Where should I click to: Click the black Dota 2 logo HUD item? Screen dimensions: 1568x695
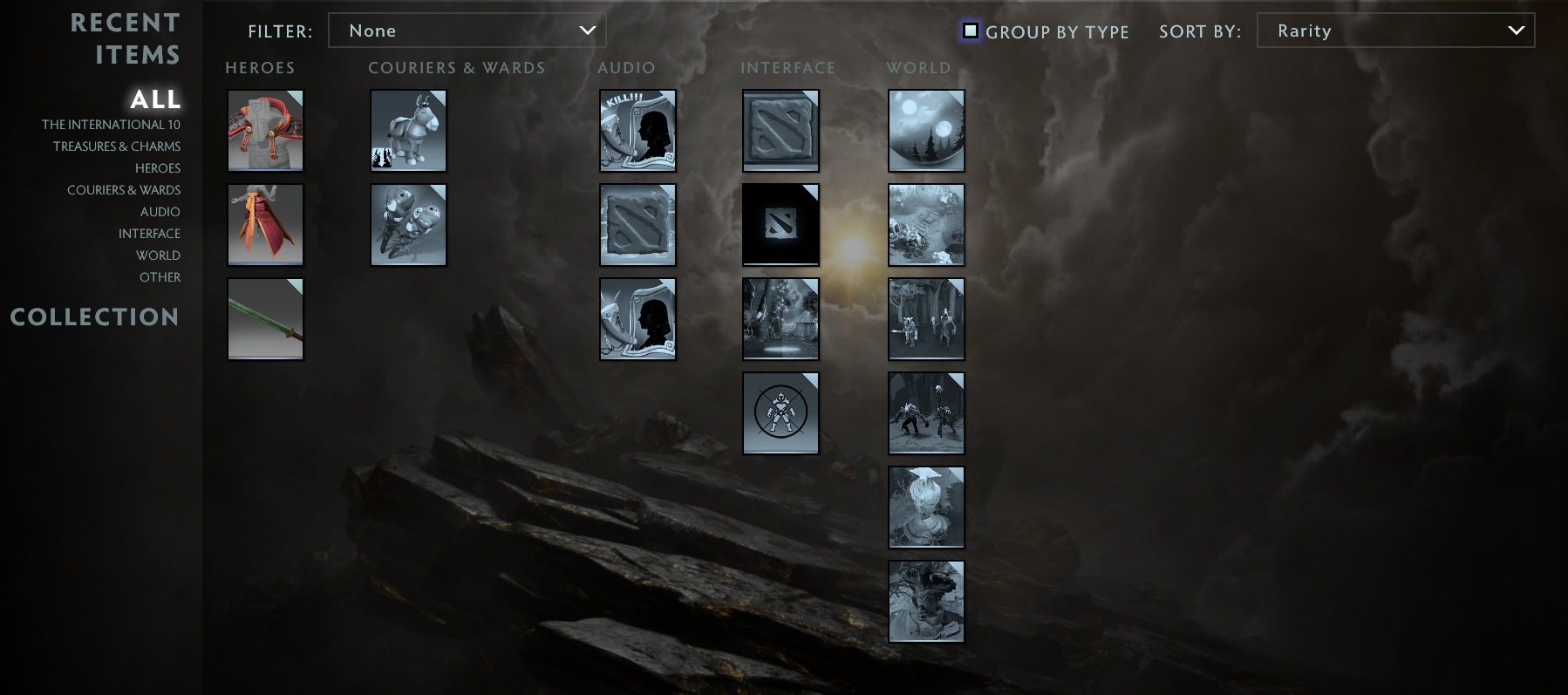[x=781, y=224]
